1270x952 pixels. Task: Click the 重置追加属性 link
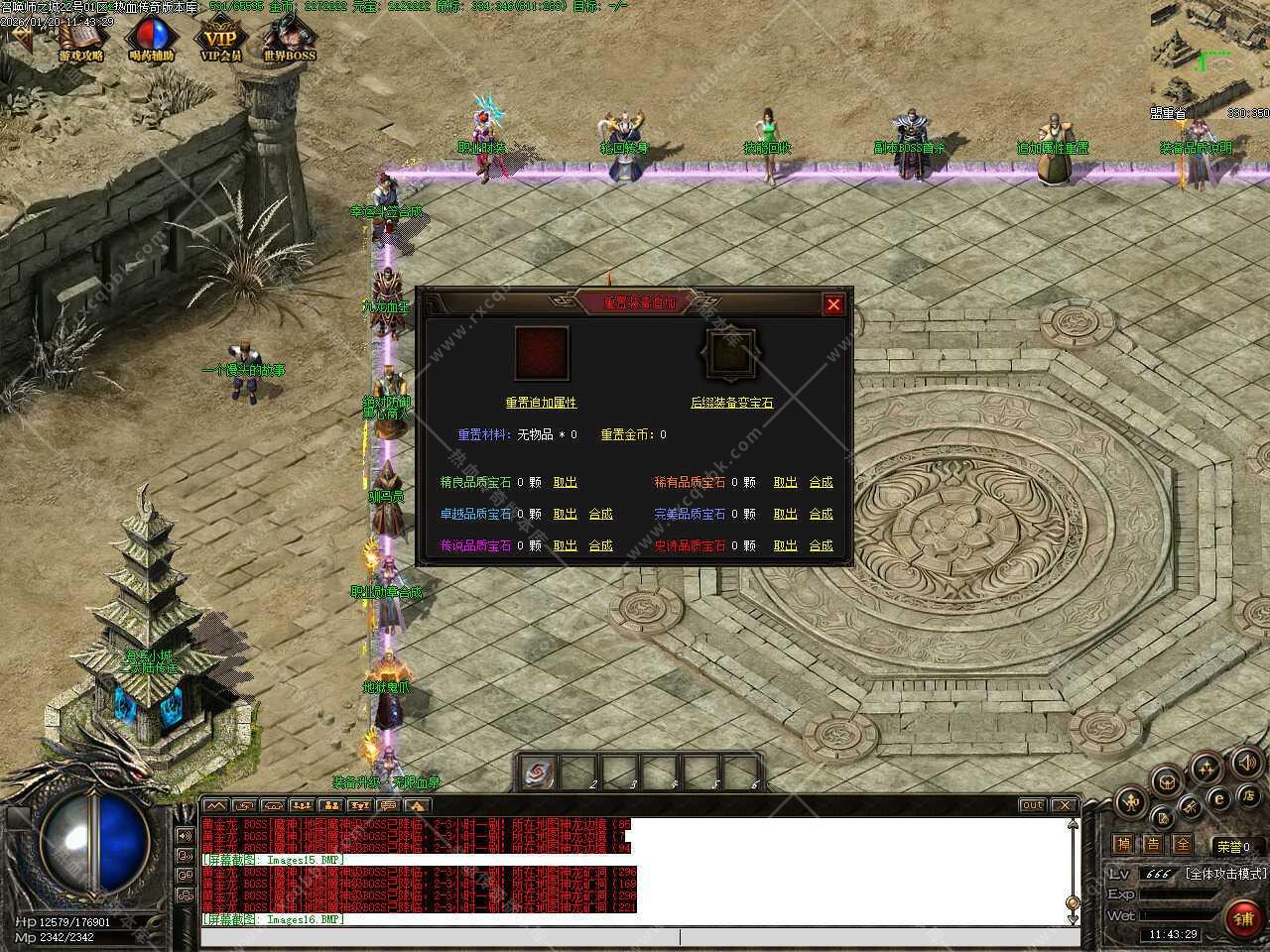coord(541,403)
